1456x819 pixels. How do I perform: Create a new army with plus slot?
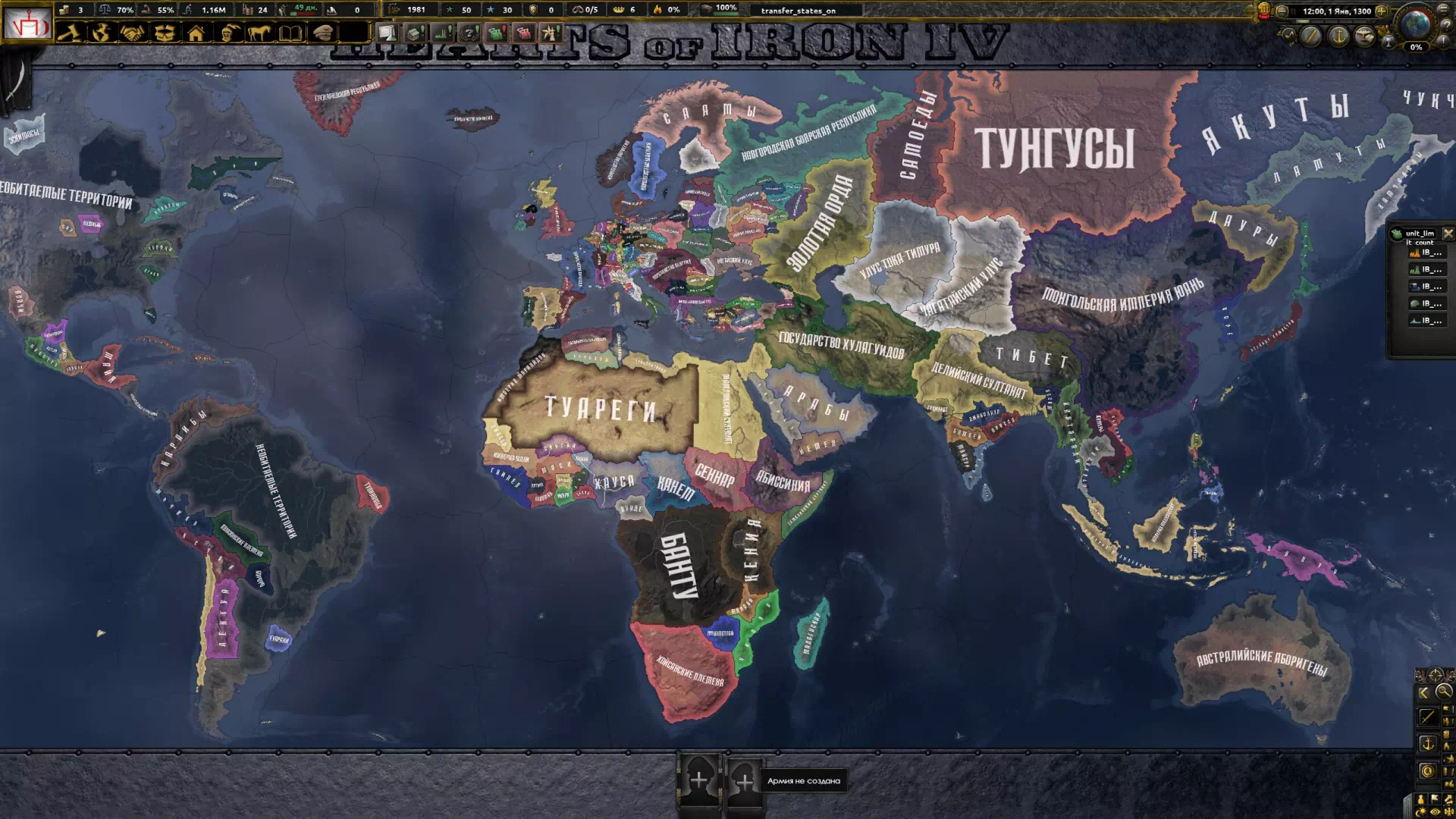pyautogui.click(x=699, y=780)
